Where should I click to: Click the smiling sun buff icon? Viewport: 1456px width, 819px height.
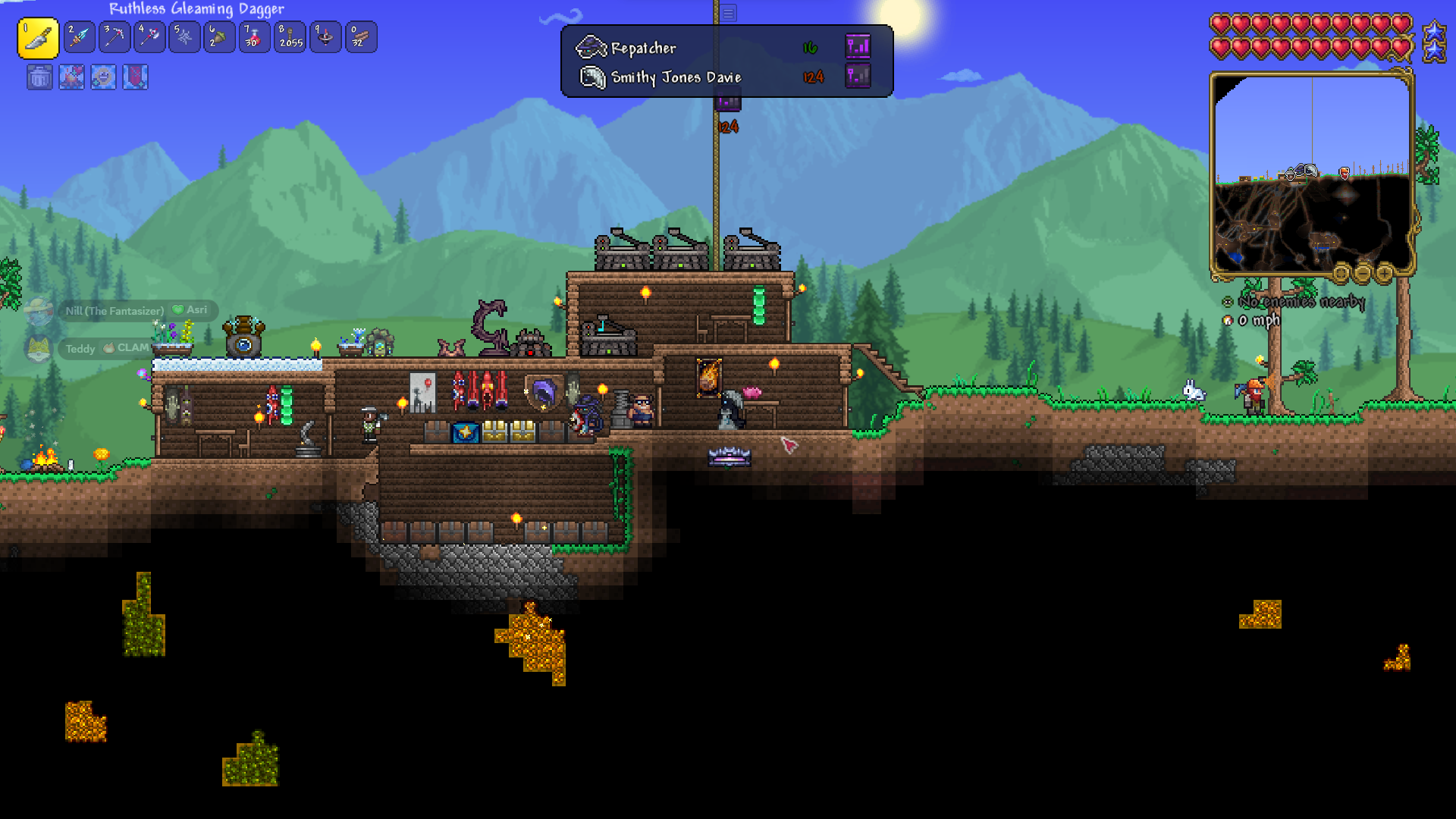pyautogui.click(x=104, y=77)
